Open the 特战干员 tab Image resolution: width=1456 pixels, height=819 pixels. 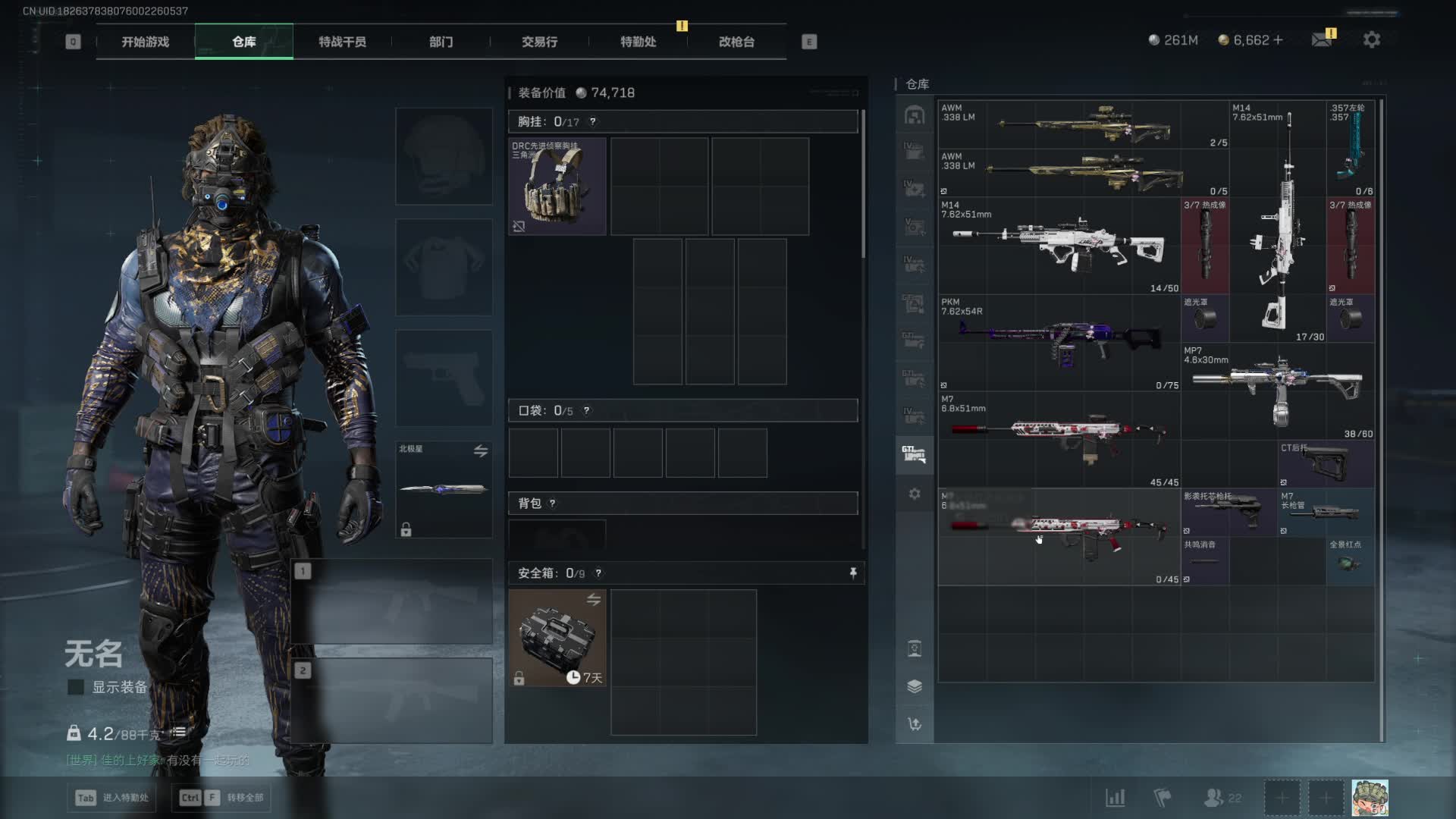click(x=342, y=42)
